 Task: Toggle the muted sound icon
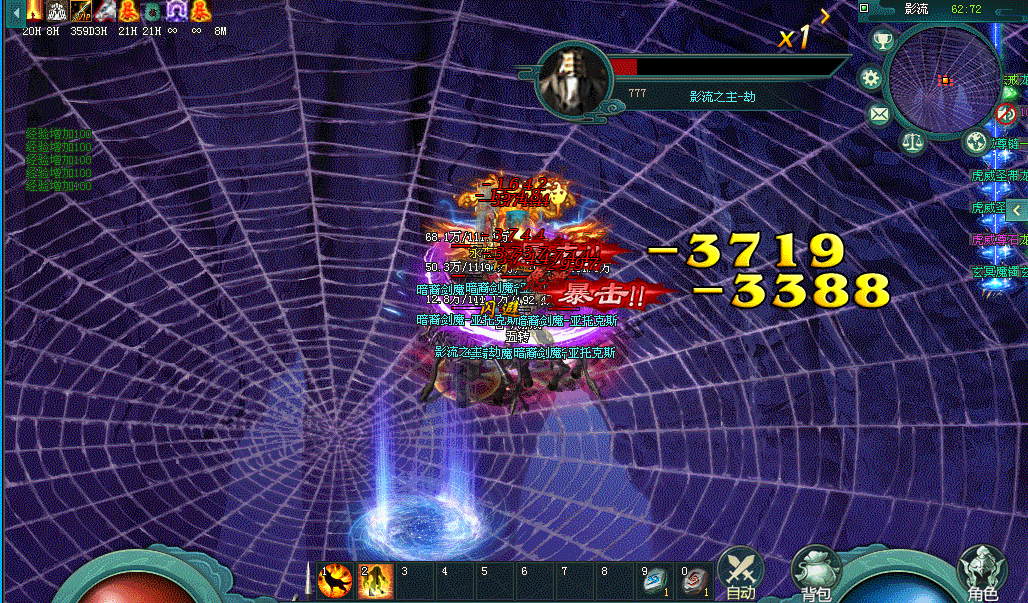1006,113
